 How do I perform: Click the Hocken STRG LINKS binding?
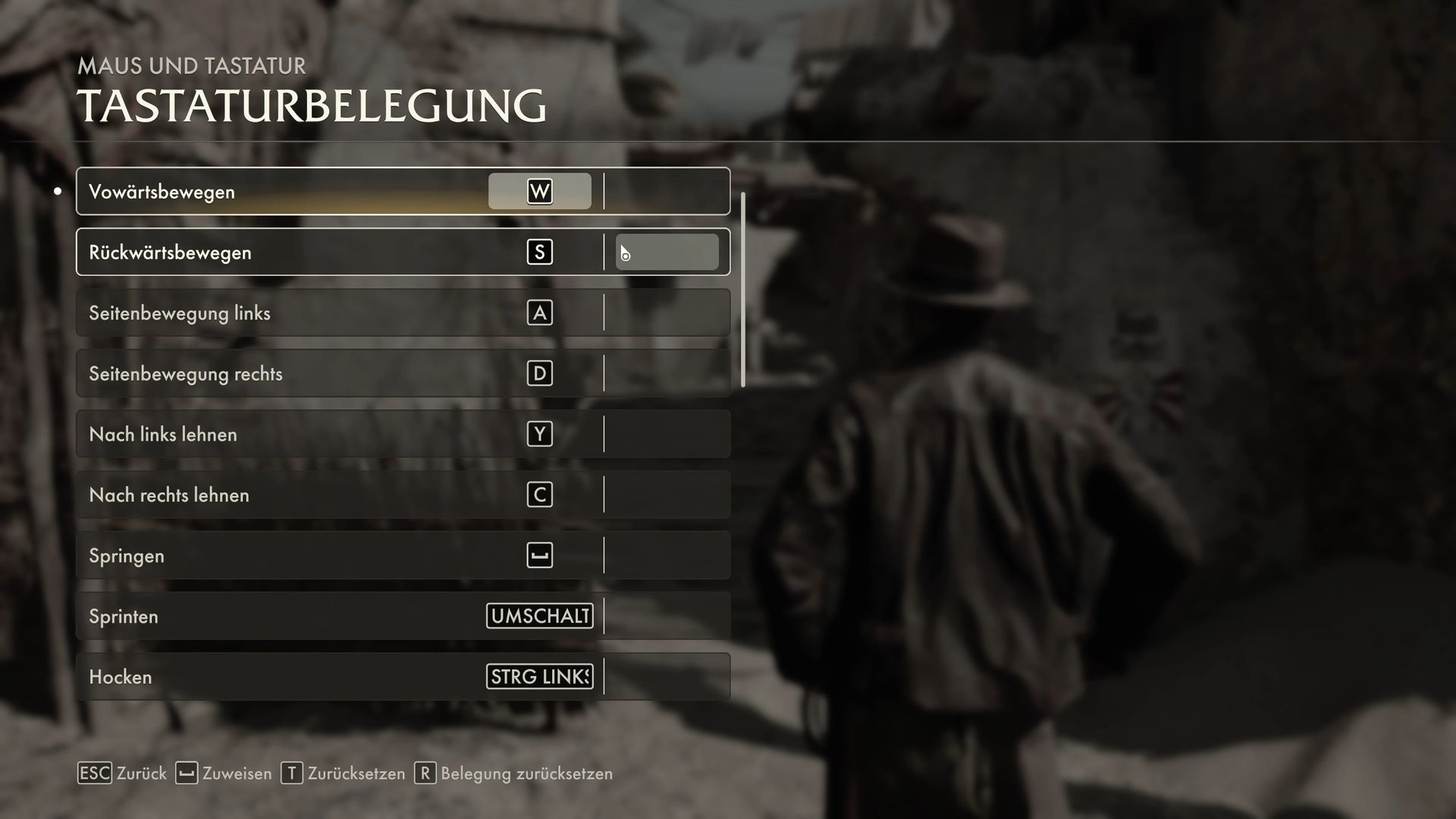click(539, 676)
